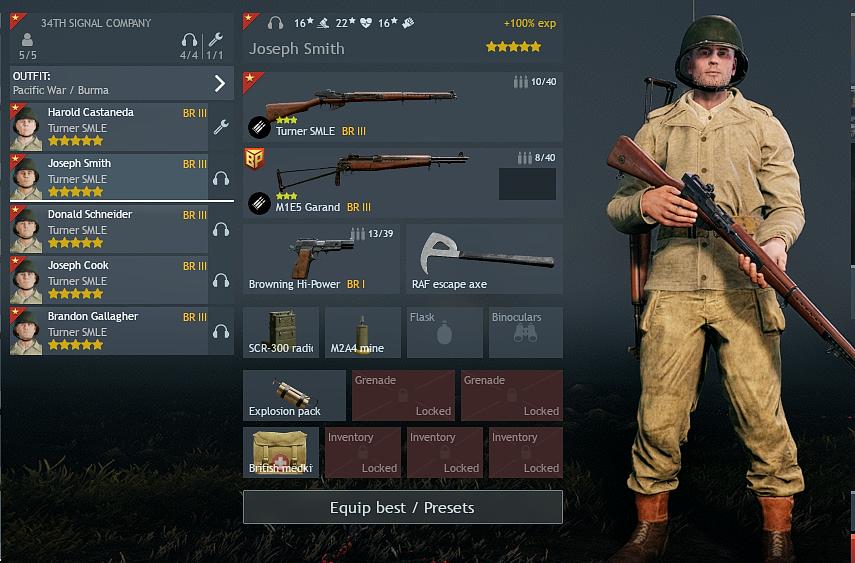Viewport: 855px width, 563px height.
Task: Select soldier Joseph Smith in squad list
Action: click(x=110, y=178)
